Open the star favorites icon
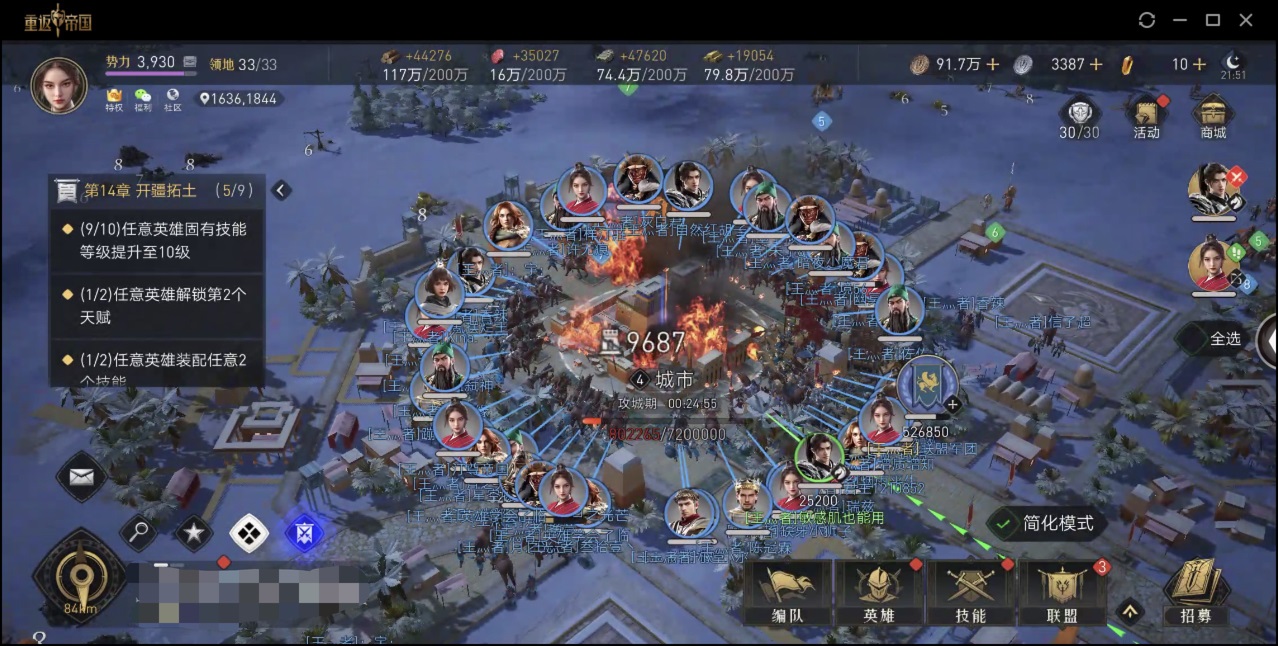This screenshot has width=1278, height=646. [193, 533]
